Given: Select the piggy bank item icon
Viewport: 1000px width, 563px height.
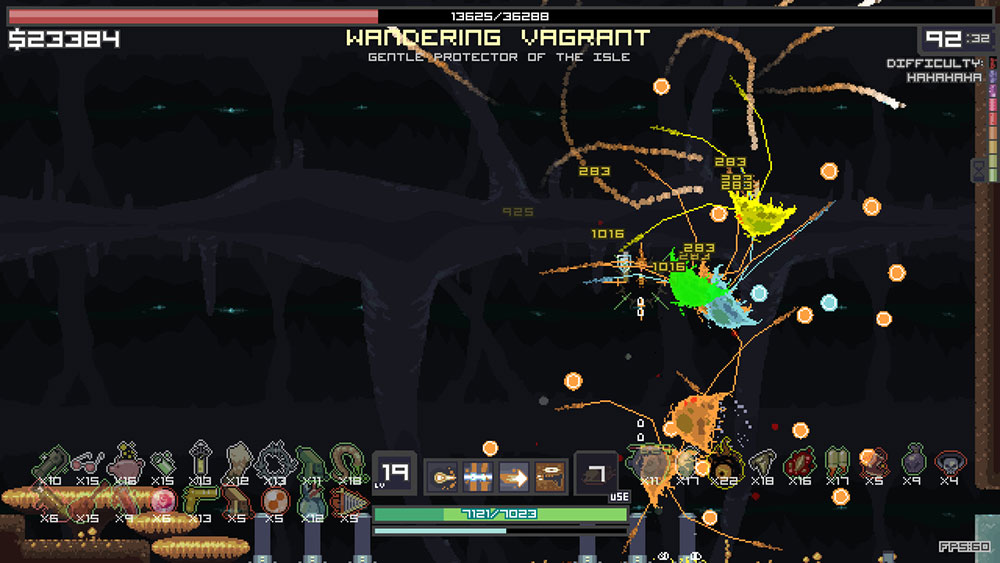Looking at the screenshot, I should point(125,463).
